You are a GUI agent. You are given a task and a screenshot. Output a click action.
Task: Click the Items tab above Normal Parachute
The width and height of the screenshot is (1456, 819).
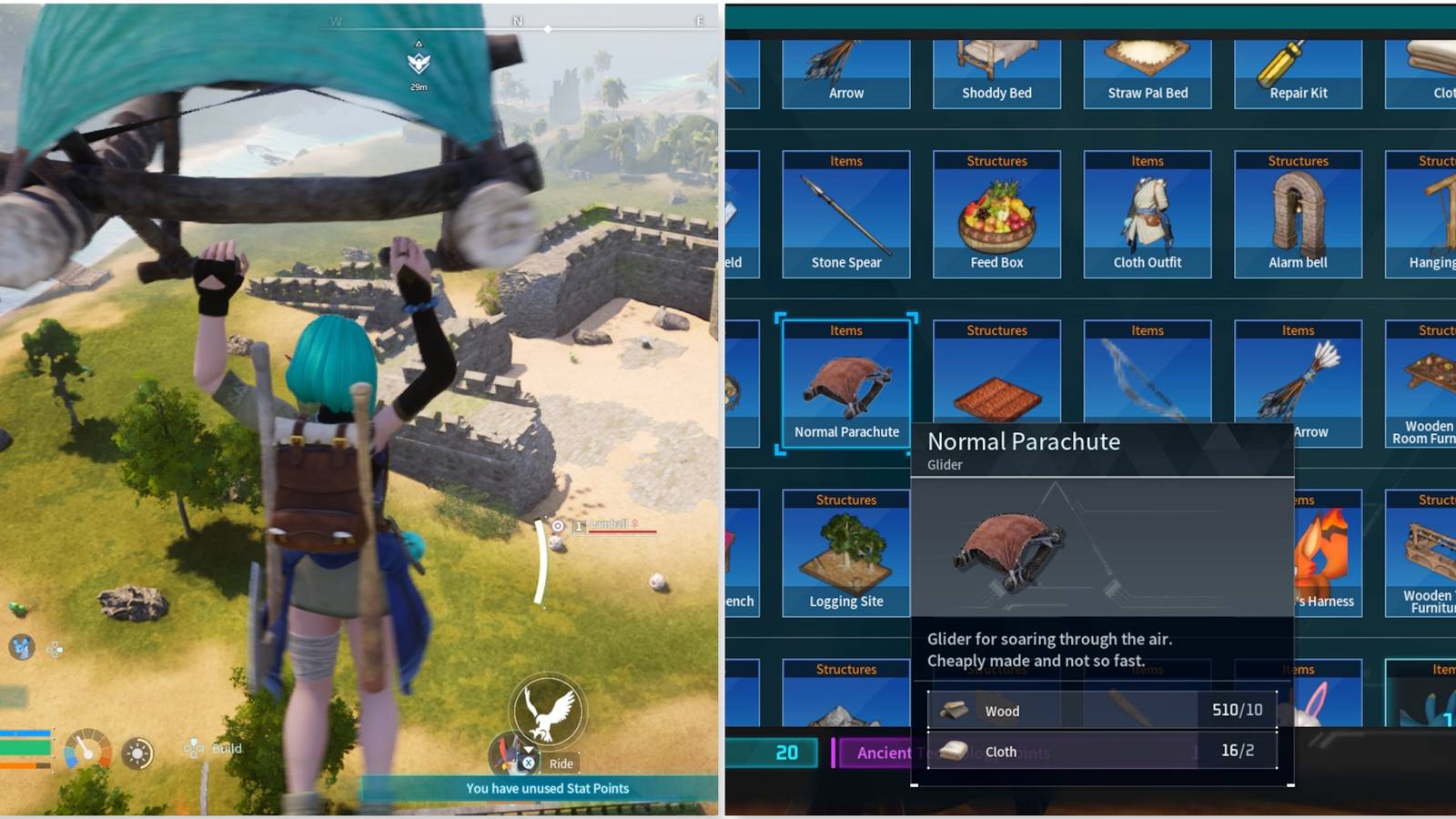pos(844,330)
